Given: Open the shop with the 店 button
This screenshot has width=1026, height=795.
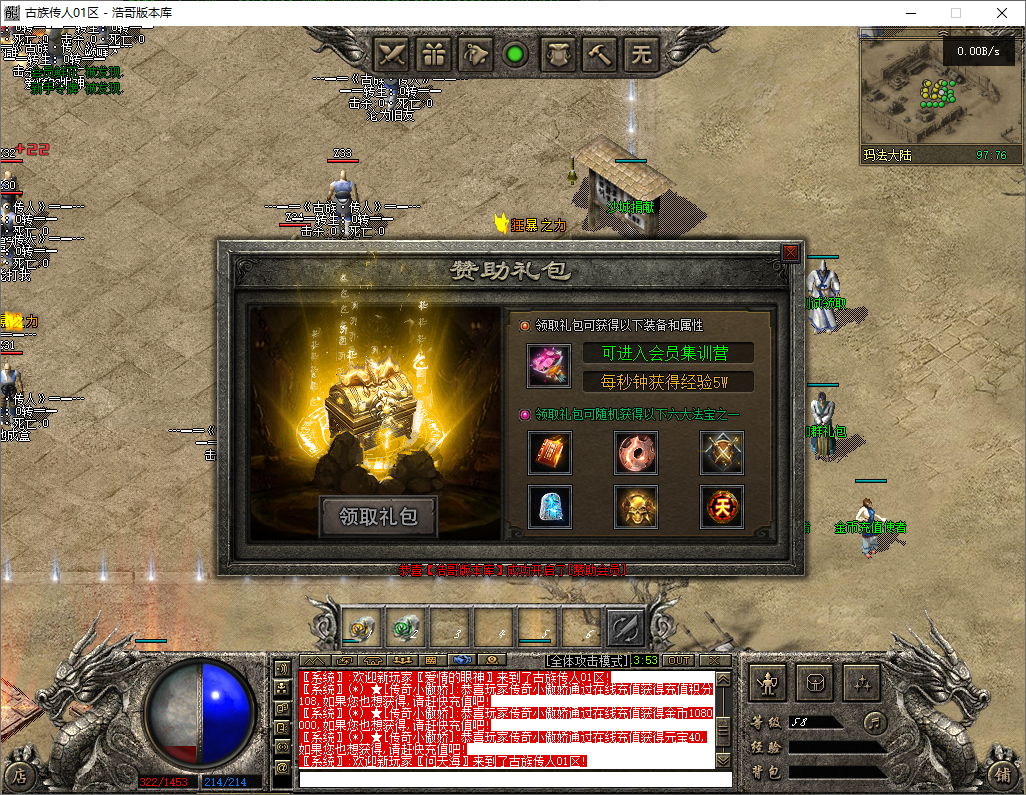Looking at the screenshot, I should (19, 774).
